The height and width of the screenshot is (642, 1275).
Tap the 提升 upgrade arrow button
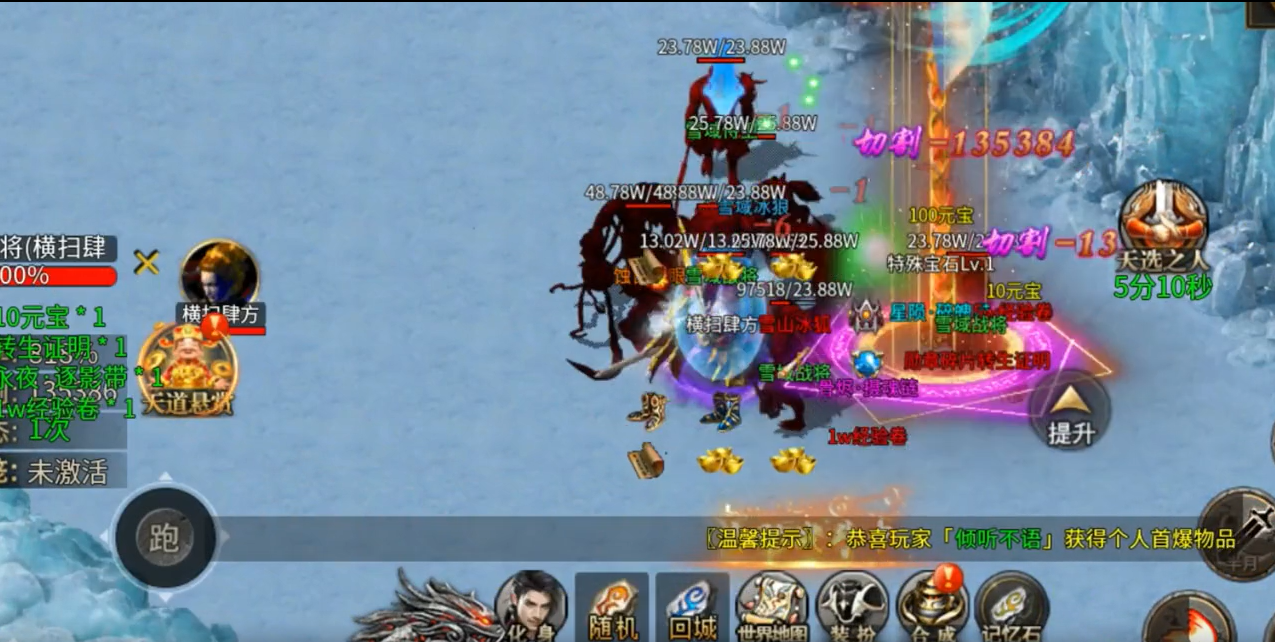click(1071, 412)
